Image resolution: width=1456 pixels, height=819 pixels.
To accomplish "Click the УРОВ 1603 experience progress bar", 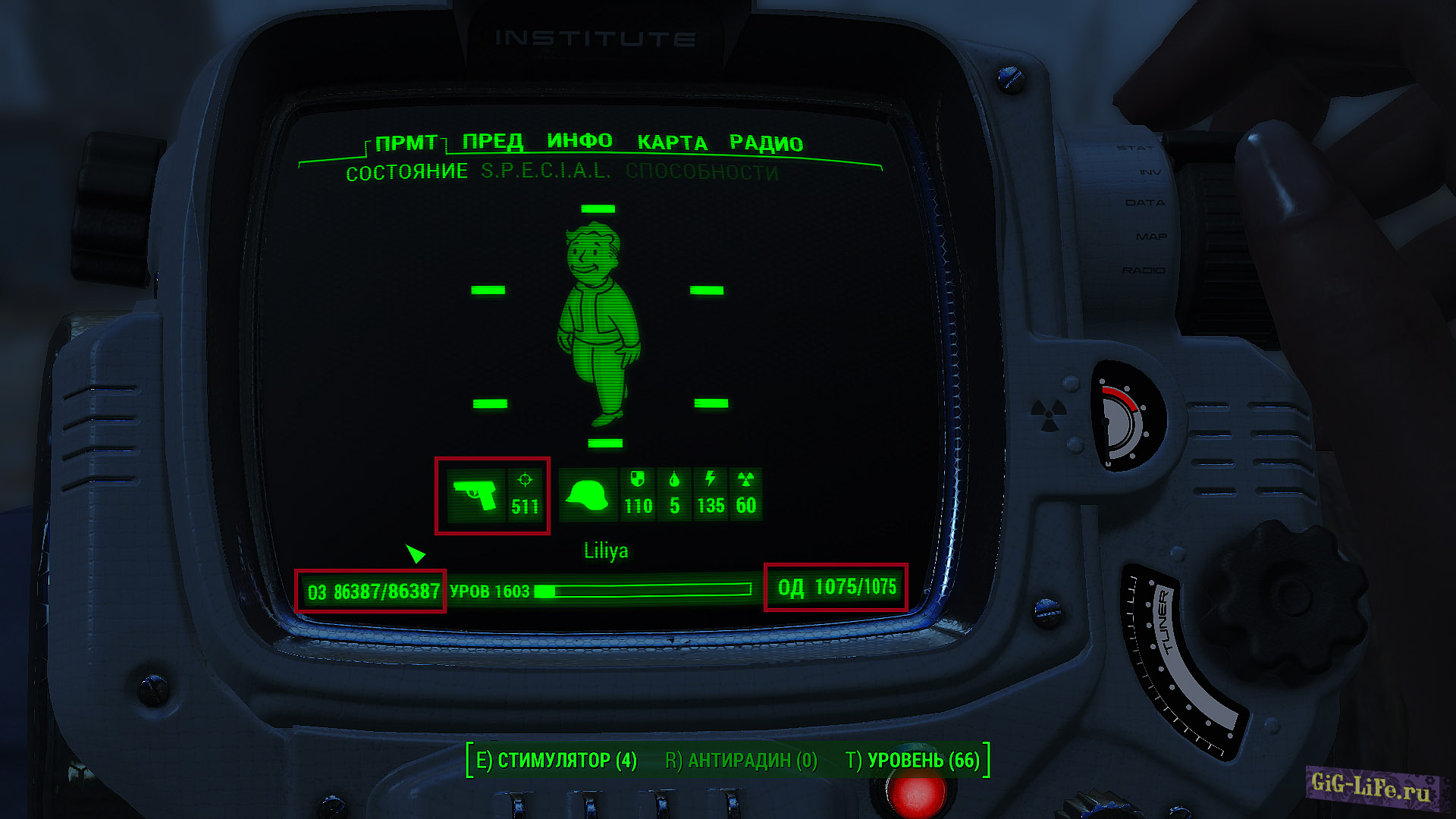I will pyautogui.click(x=645, y=591).
